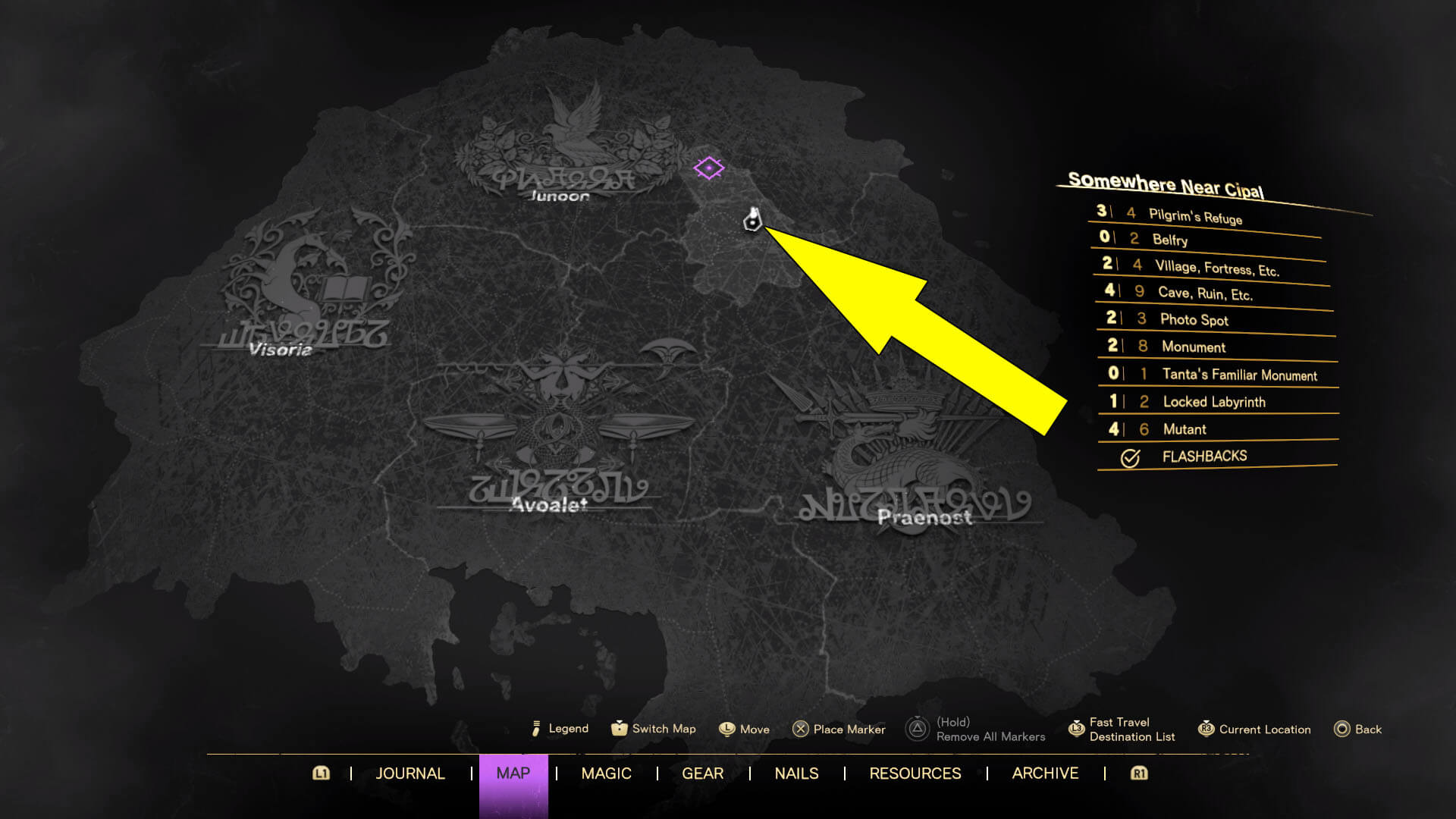This screenshot has width=1456, height=819.
Task: Toggle the Mutant marker filter row
Action: click(x=1185, y=429)
